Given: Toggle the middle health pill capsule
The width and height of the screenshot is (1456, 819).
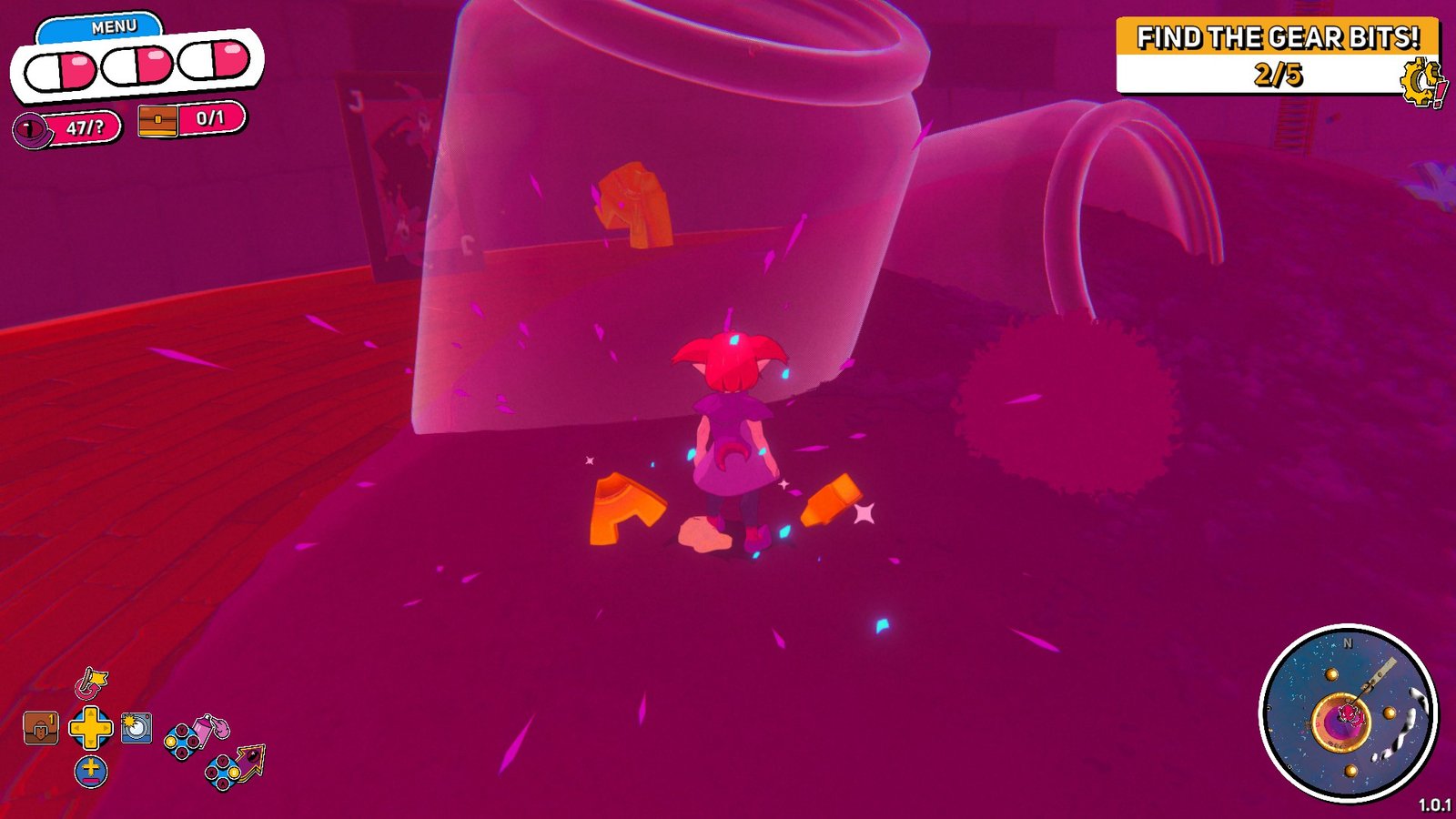Looking at the screenshot, I should 138,65.
